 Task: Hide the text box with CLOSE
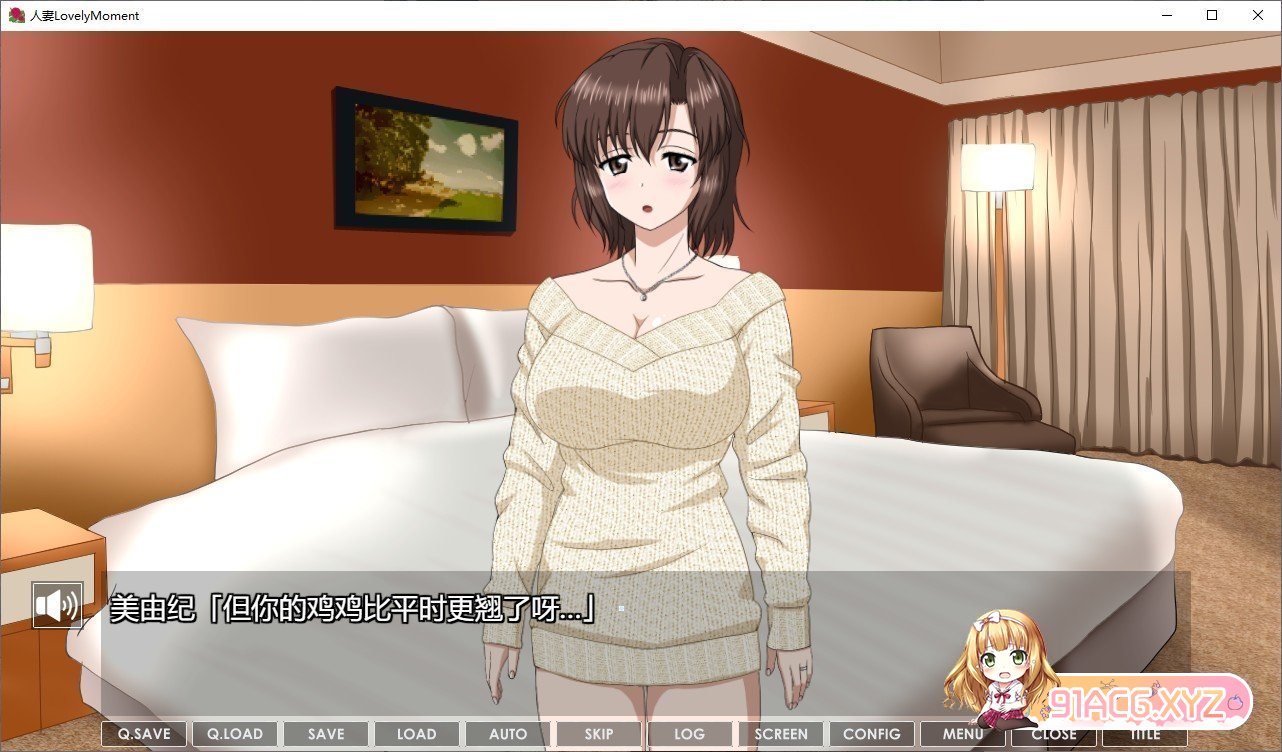(1054, 734)
